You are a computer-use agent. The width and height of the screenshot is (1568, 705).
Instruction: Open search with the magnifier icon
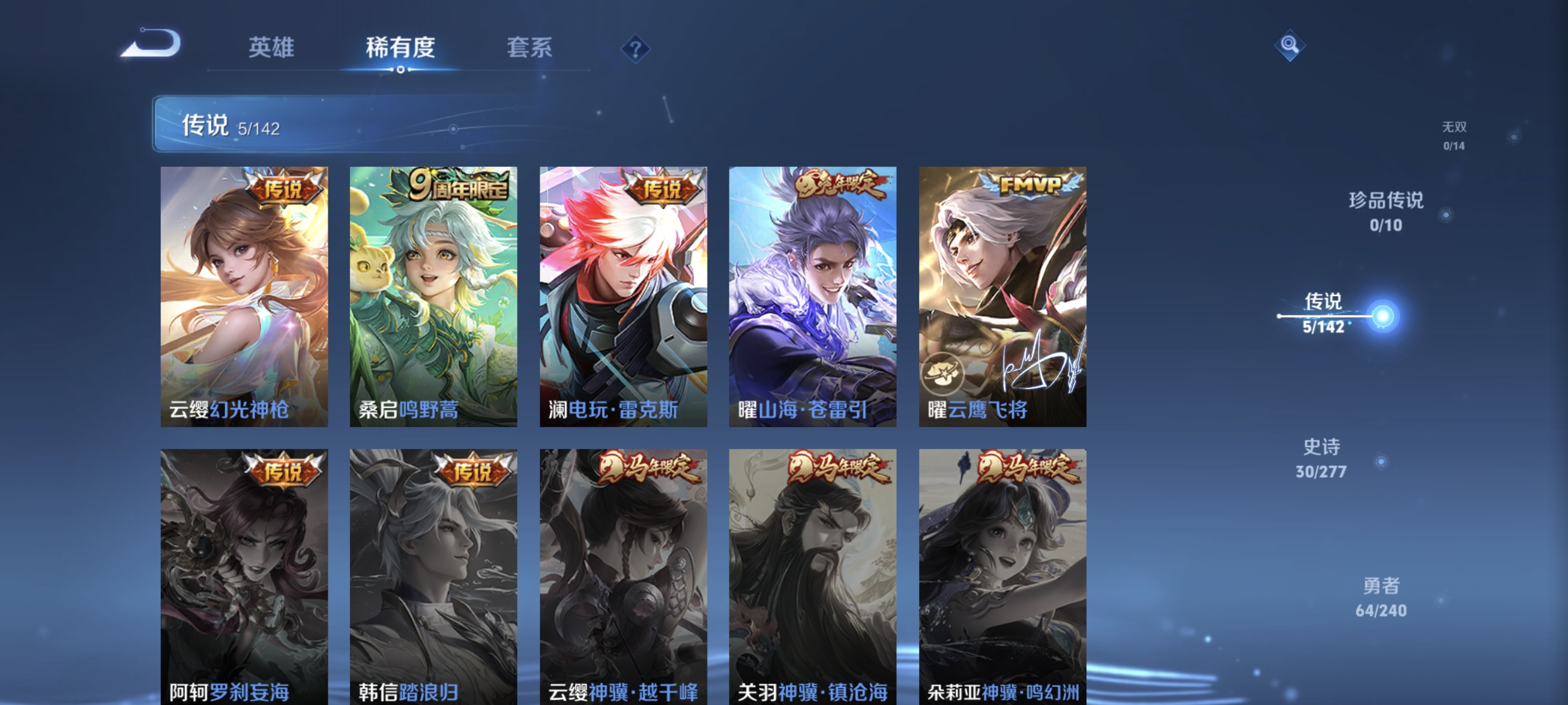1291,45
